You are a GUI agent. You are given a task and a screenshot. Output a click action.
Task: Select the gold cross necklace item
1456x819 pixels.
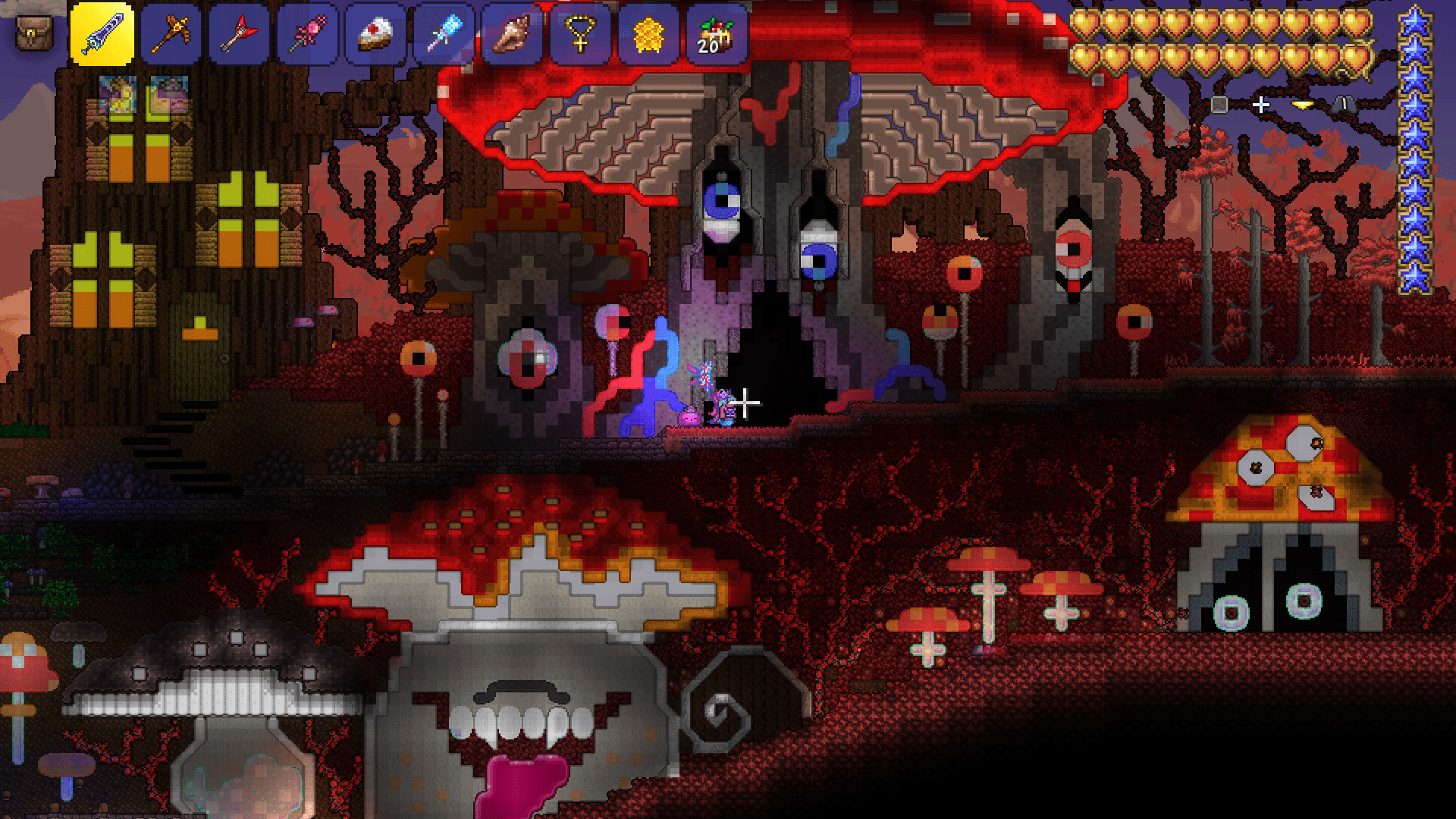[582, 34]
